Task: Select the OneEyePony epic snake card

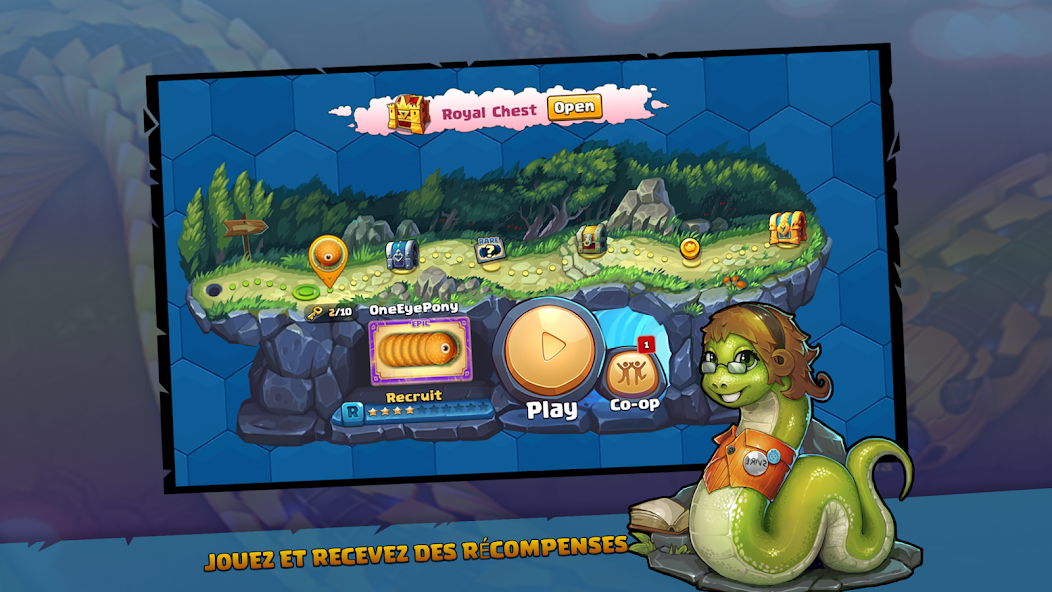Action: point(420,352)
